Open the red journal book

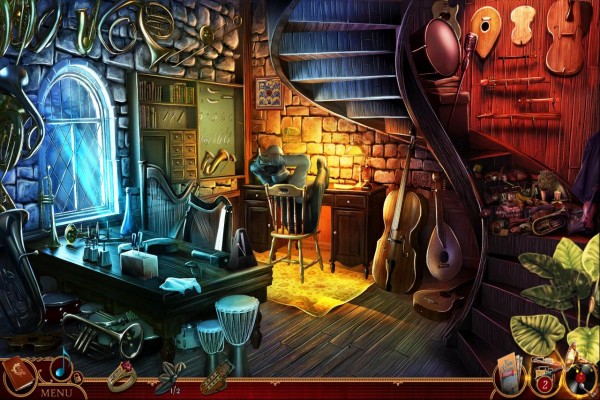pyautogui.click(x=19, y=373)
